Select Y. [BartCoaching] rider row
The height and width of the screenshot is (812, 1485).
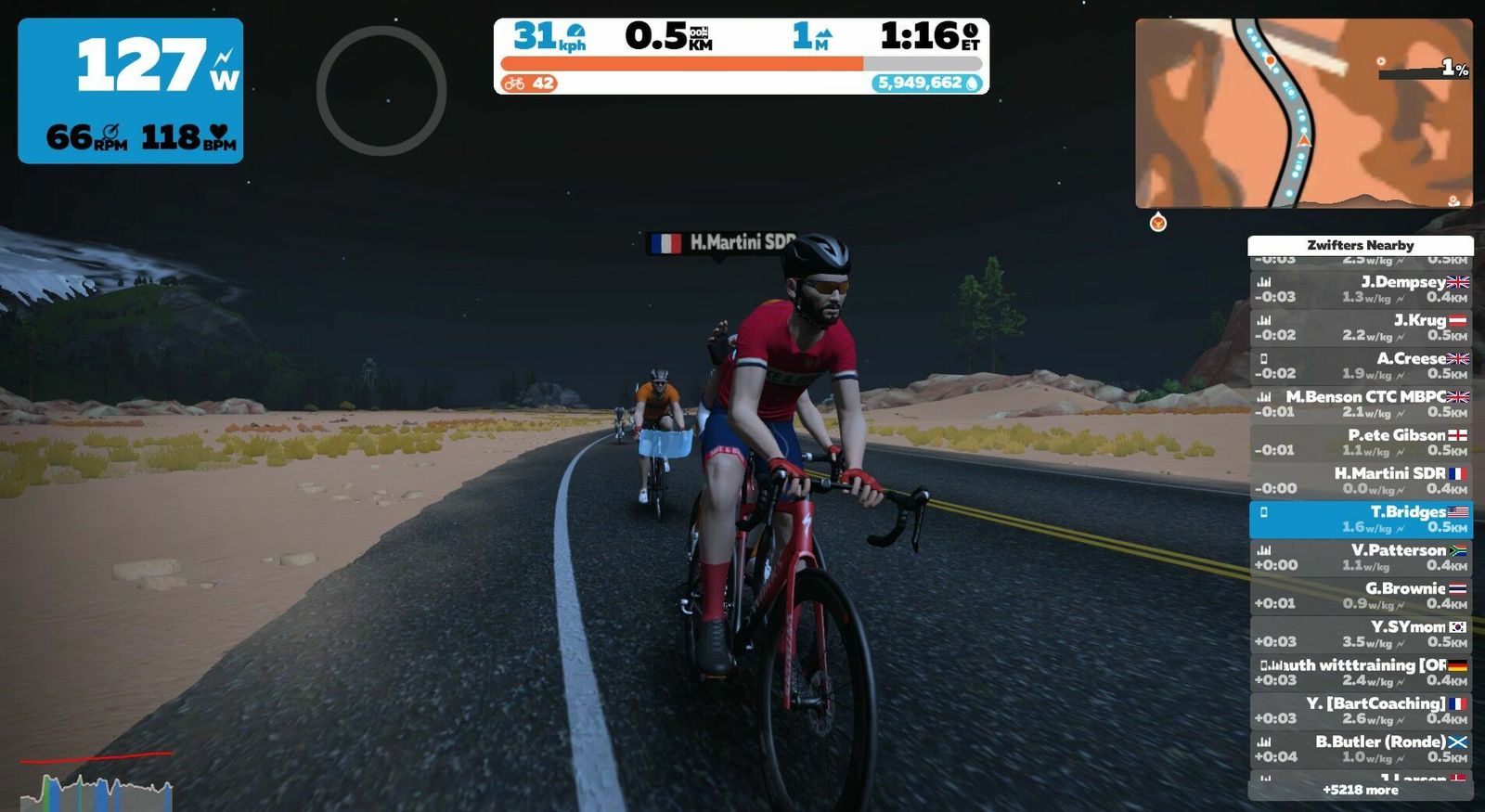[1361, 710]
